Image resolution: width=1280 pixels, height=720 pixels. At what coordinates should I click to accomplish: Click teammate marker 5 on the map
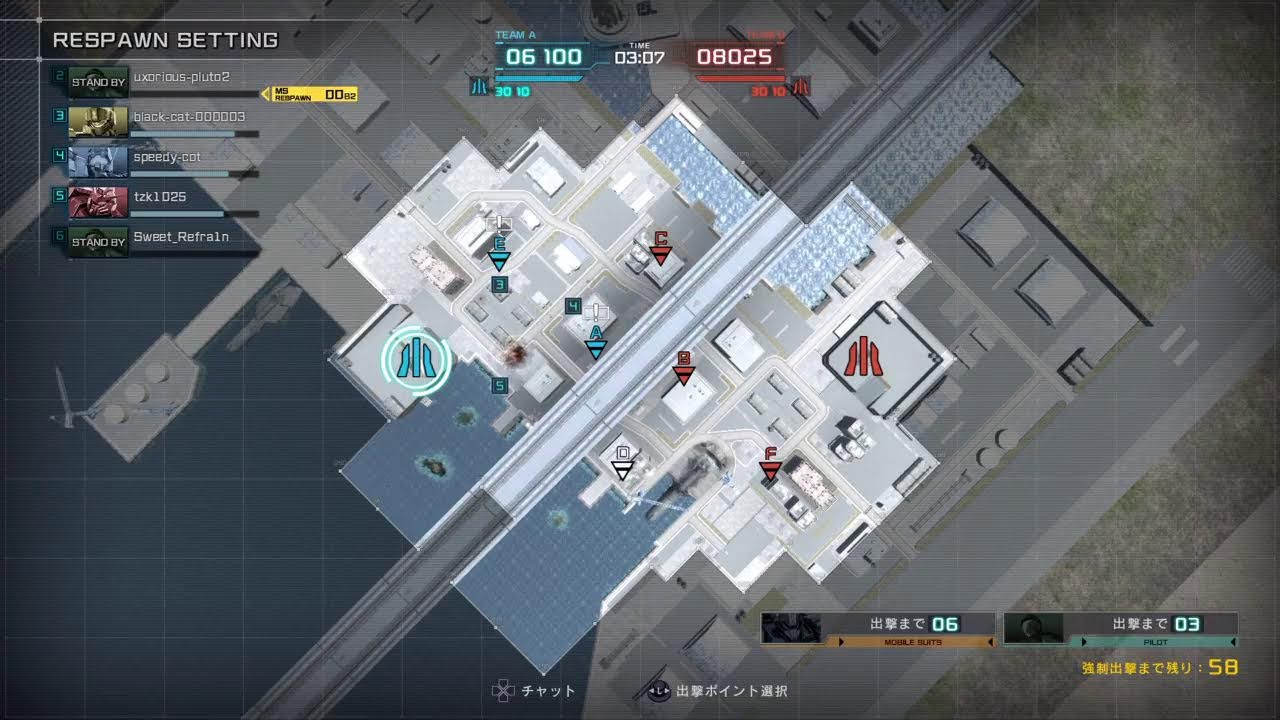click(x=500, y=385)
